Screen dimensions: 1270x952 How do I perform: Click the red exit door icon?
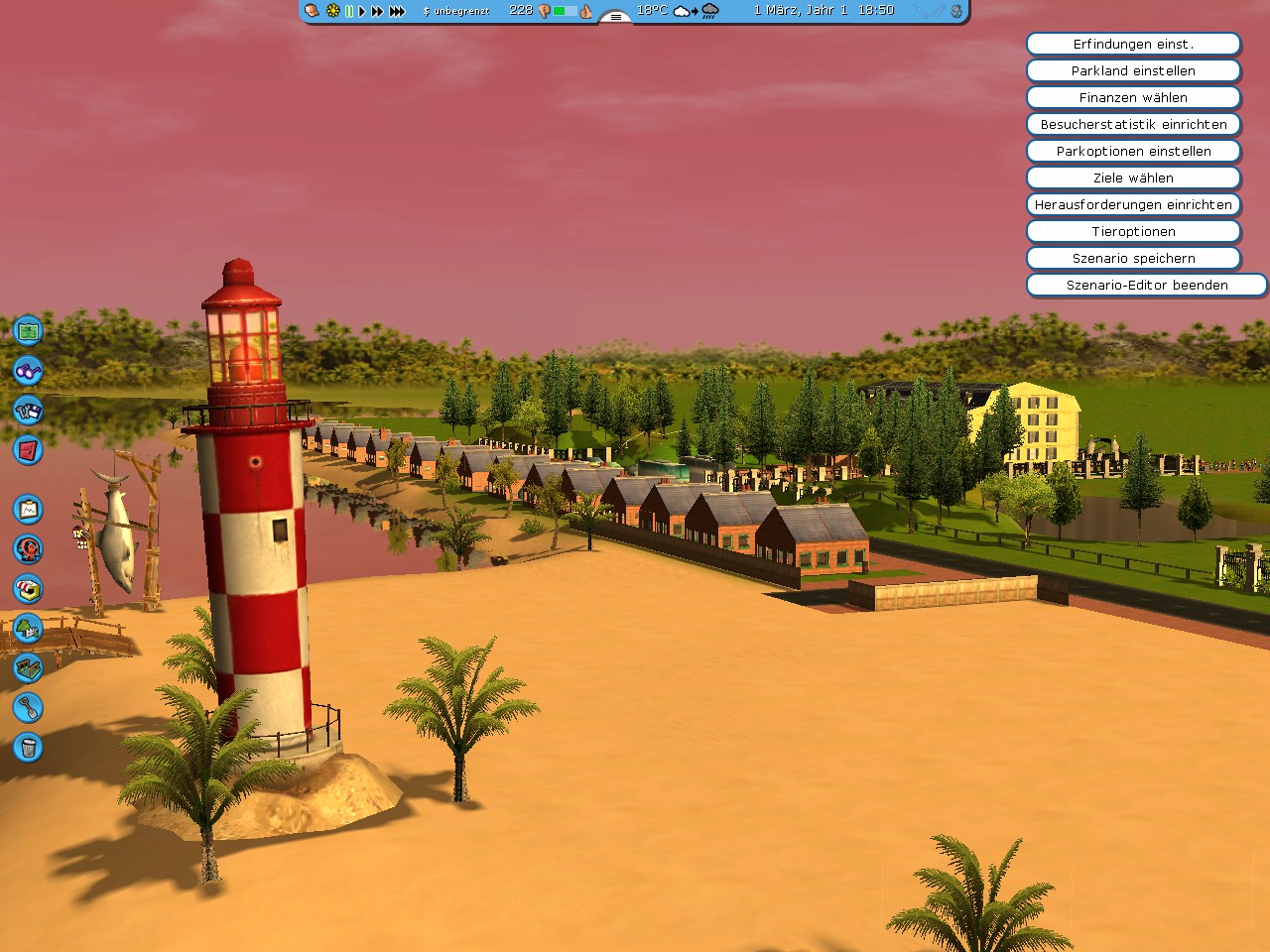coord(27,450)
